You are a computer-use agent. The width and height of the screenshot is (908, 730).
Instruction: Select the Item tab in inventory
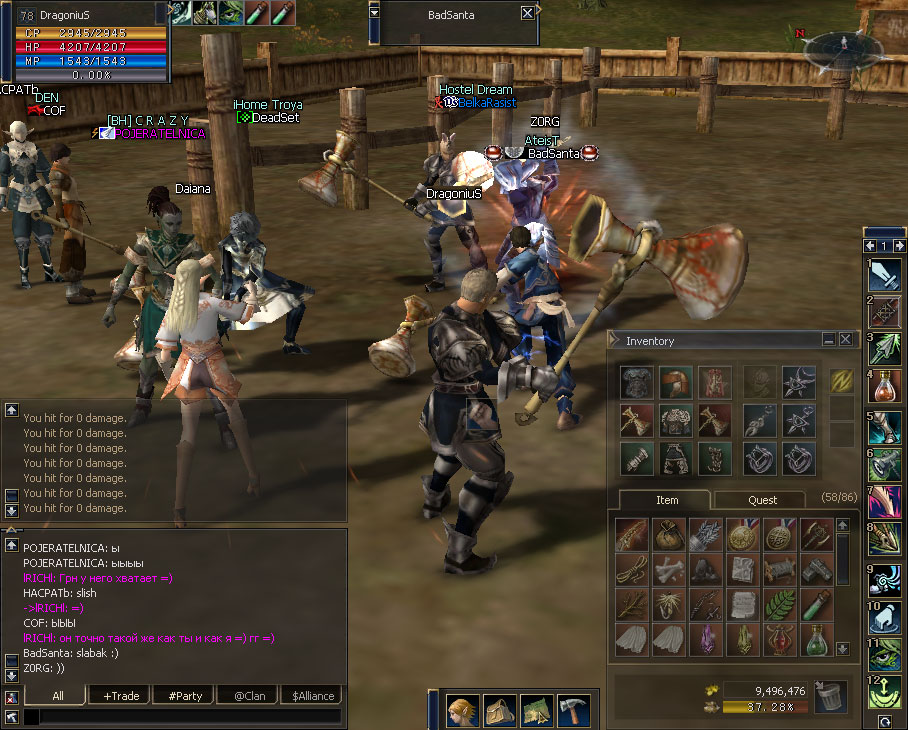click(667, 500)
